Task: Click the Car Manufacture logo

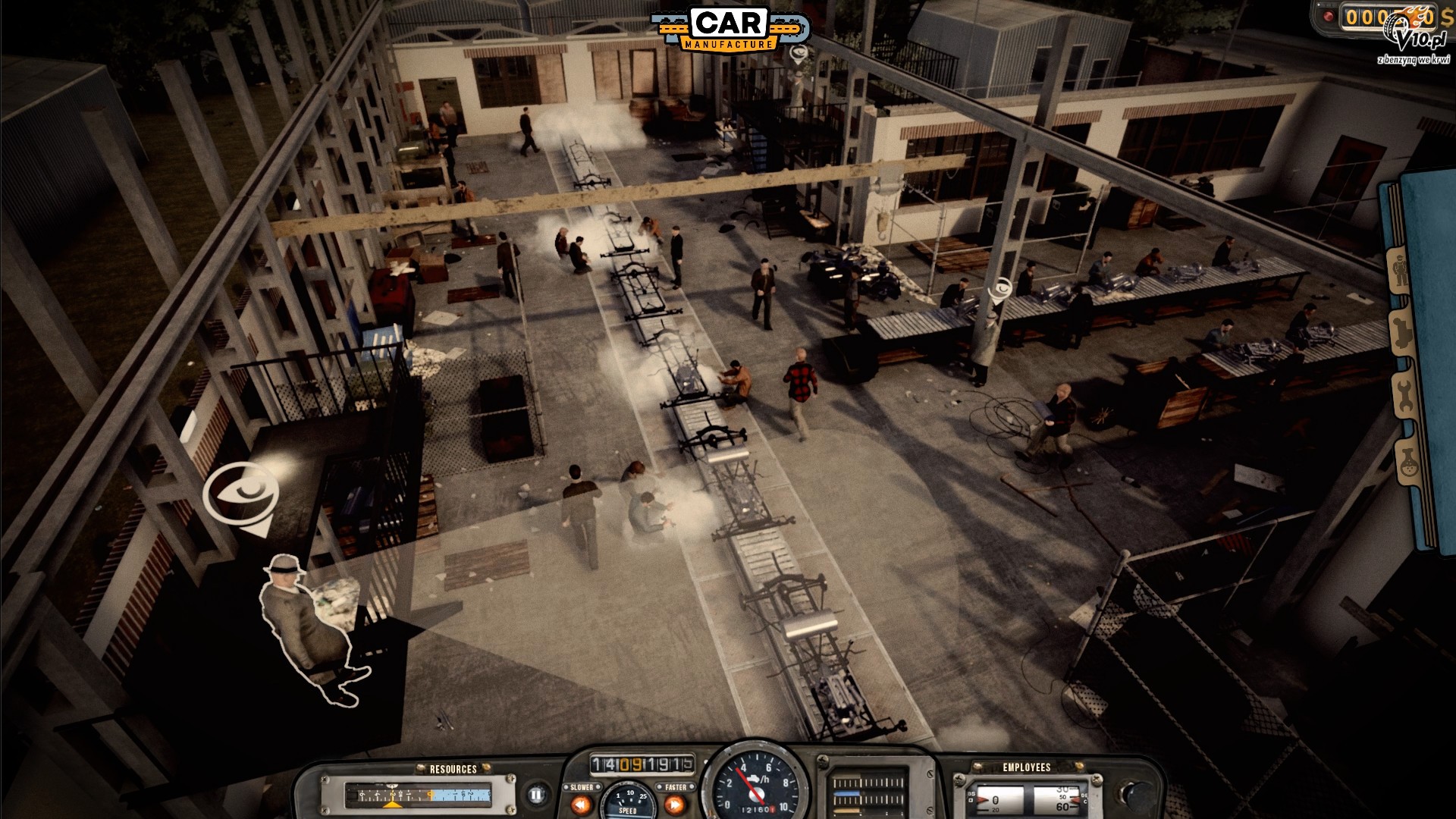Action: tap(730, 29)
